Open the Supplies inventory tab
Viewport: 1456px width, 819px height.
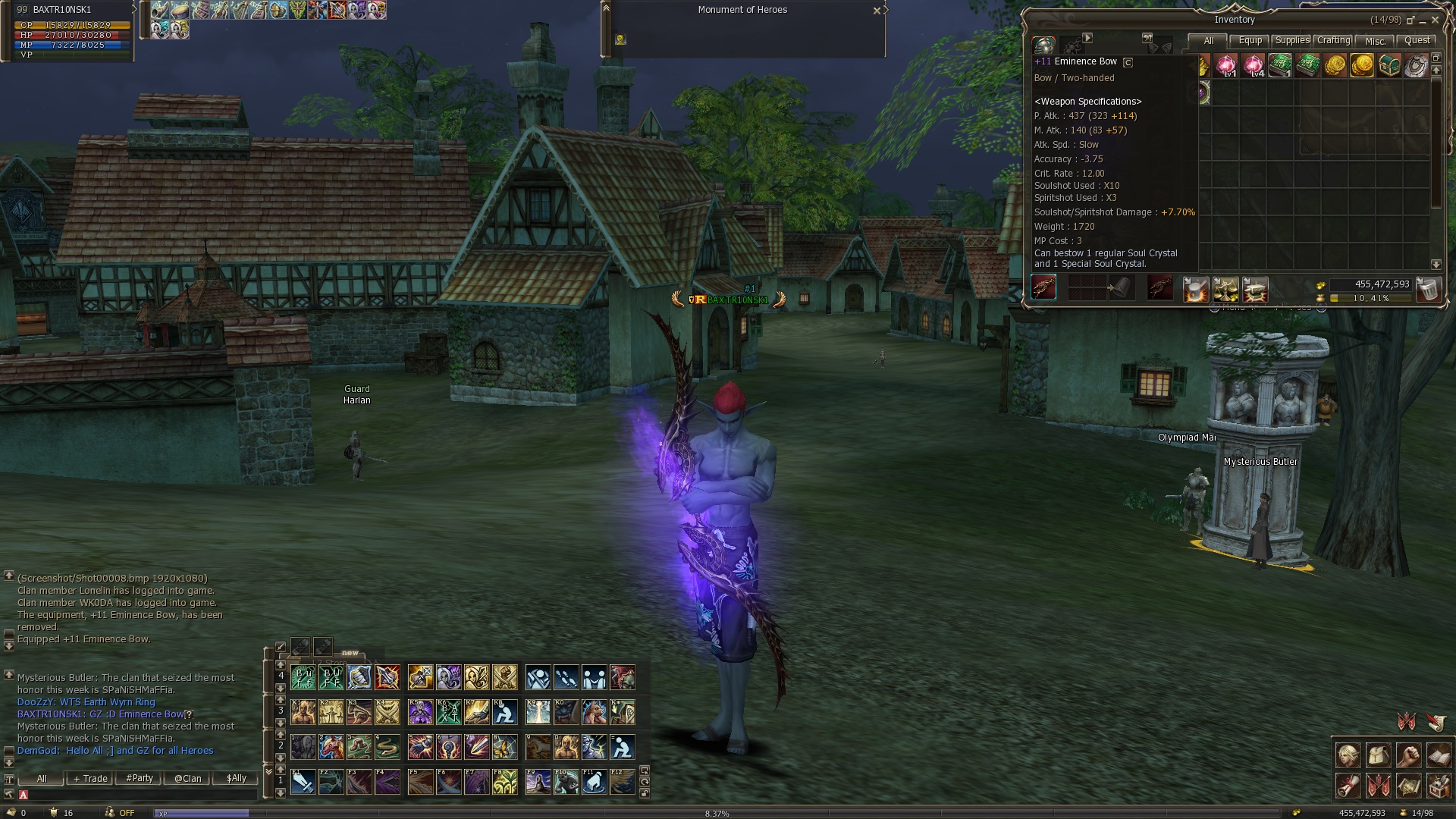coord(1291,41)
